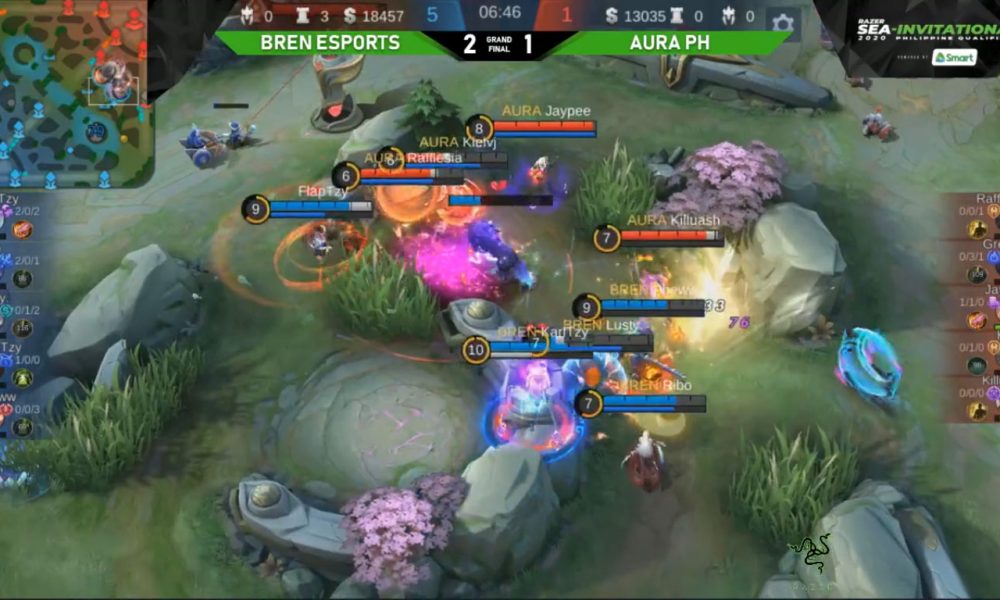The image size is (1000, 600).
Task: Select the left-panel player with 2/0/2 KDA
Action: [x=18, y=221]
